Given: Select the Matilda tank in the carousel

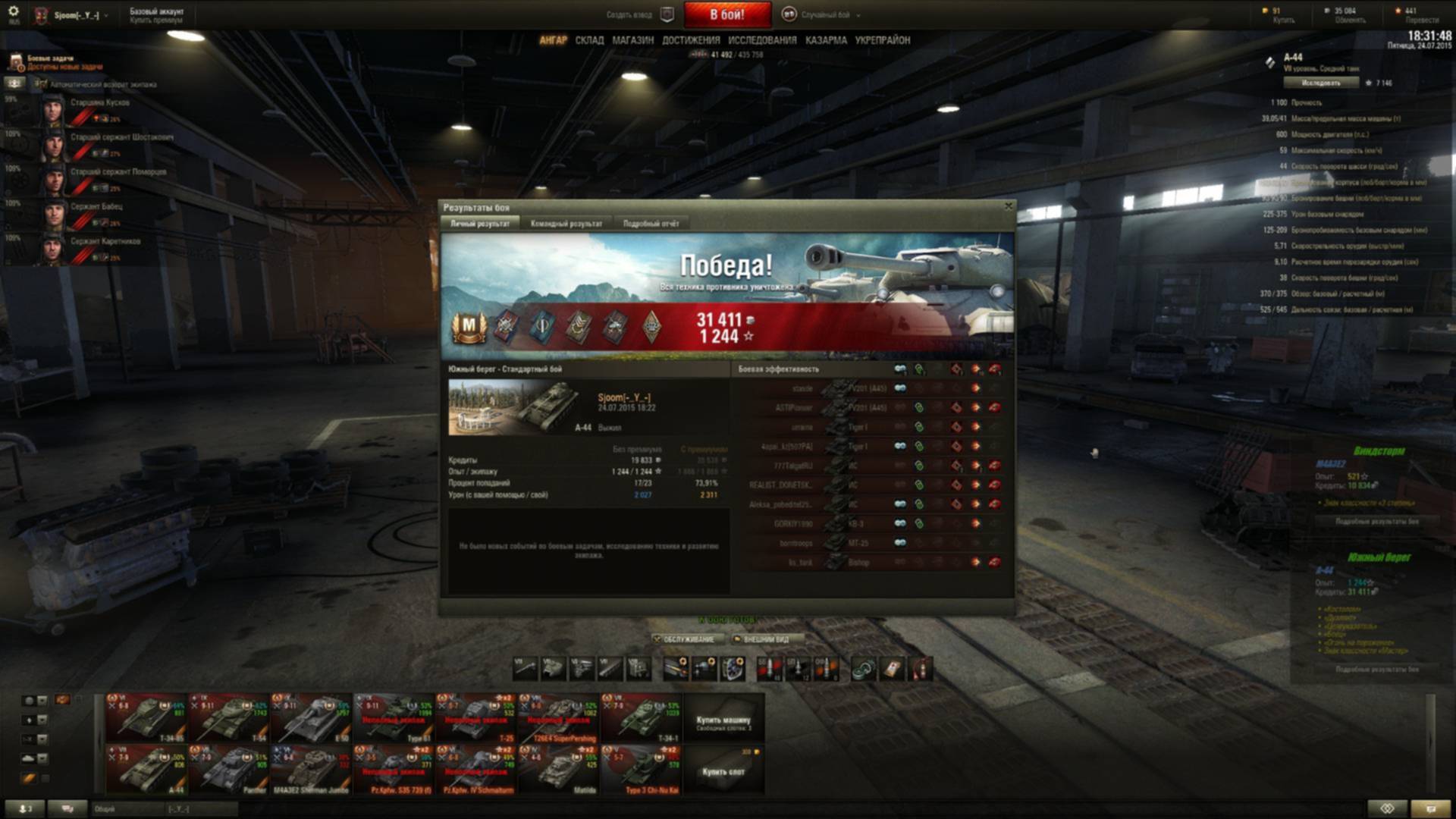Looking at the screenshot, I should 560,769.
